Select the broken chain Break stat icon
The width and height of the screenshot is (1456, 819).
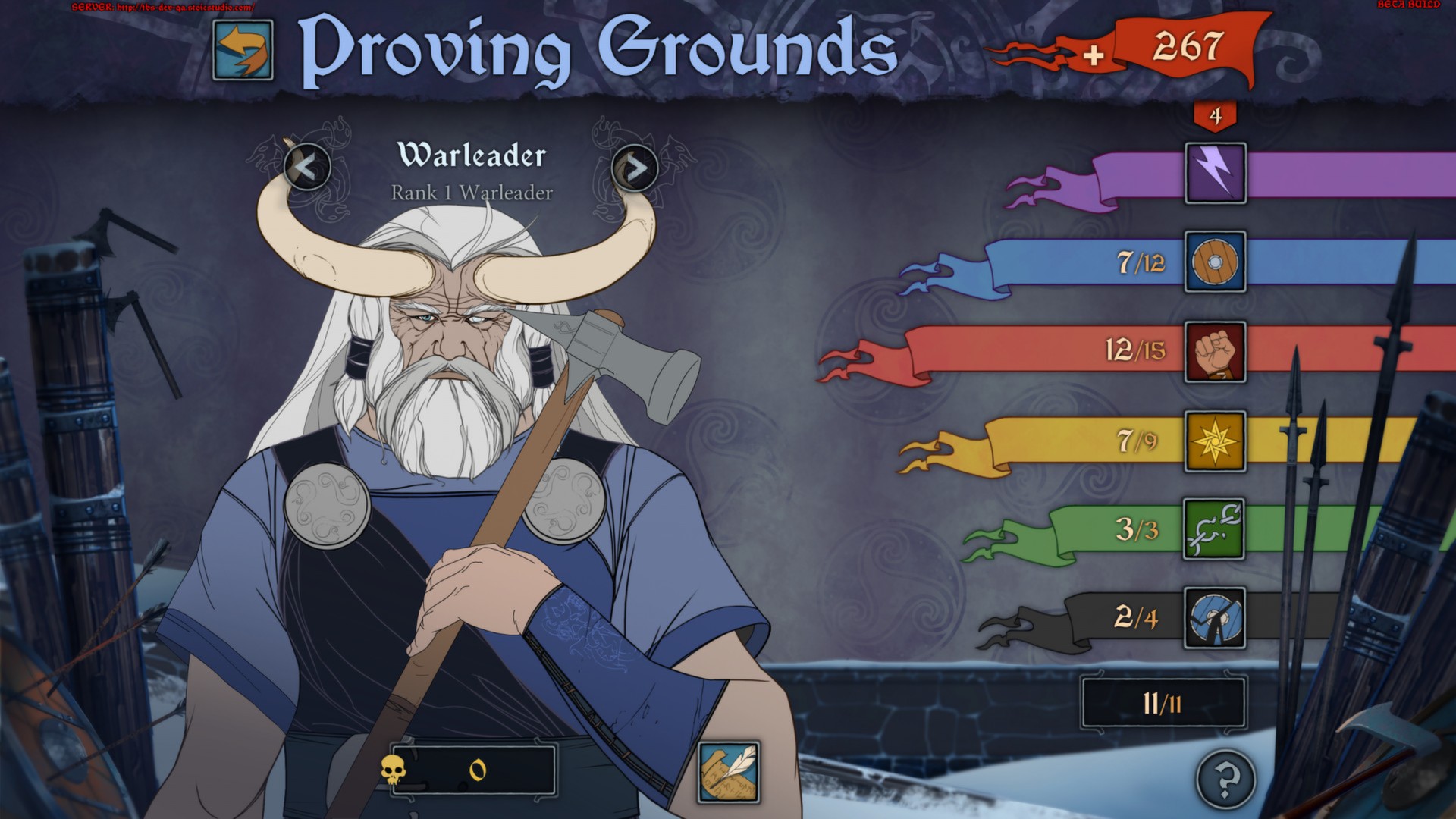click(1216, 530)
